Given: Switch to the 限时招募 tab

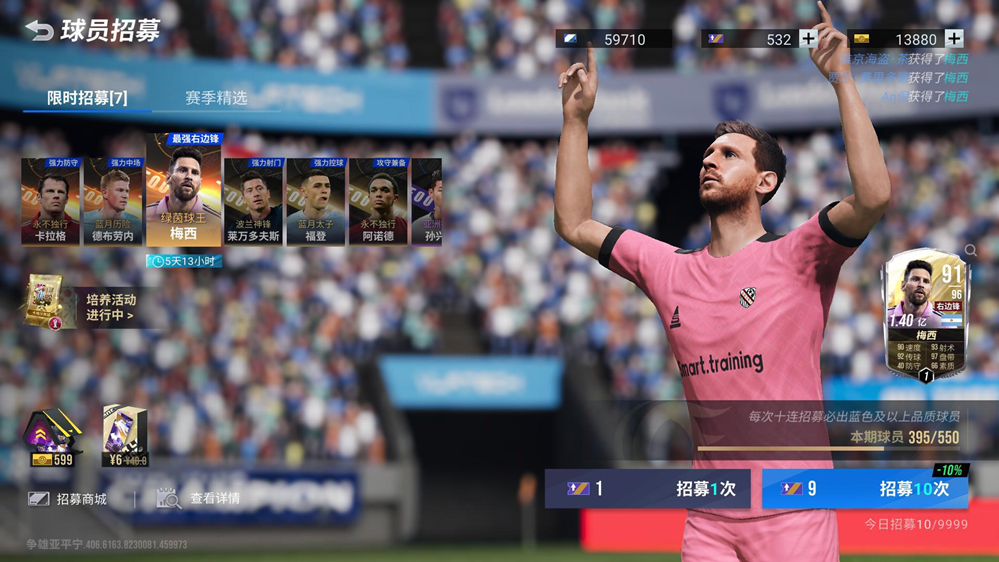Looking at the screenshot, I should tap(87, 98).
